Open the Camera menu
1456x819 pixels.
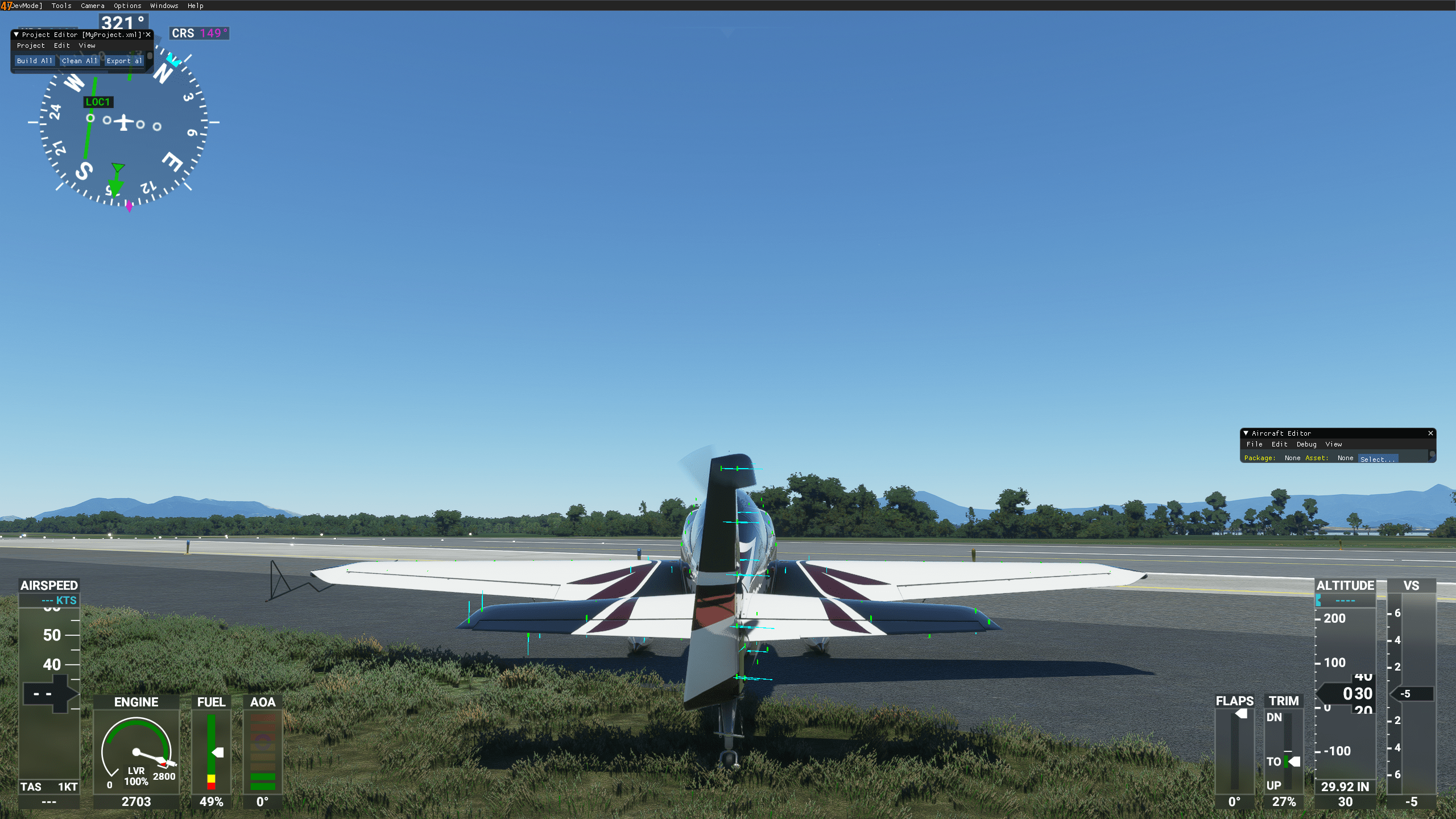(x=92, y=6)
